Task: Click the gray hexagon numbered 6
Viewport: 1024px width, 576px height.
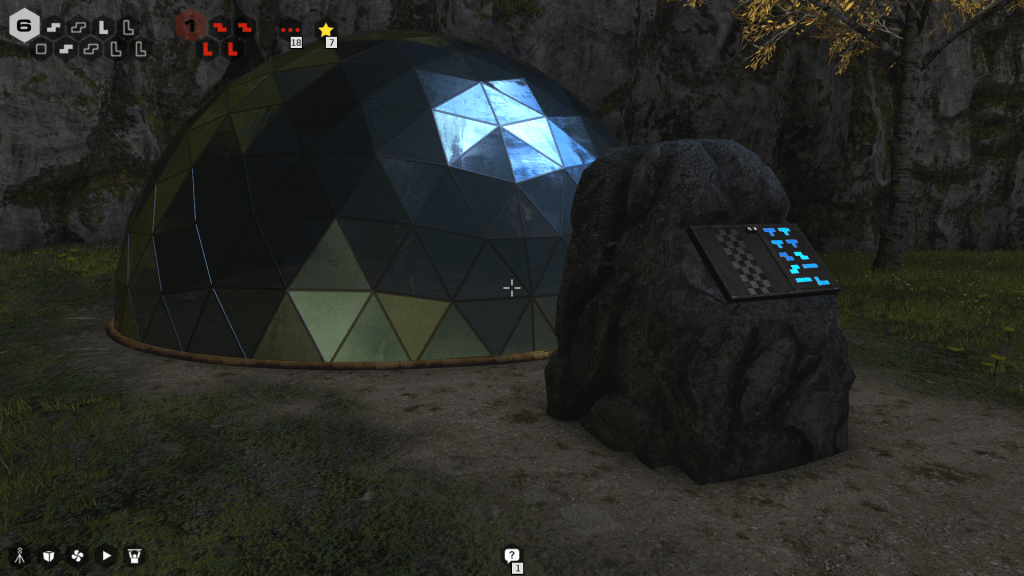Action: (x=24, y=26)
